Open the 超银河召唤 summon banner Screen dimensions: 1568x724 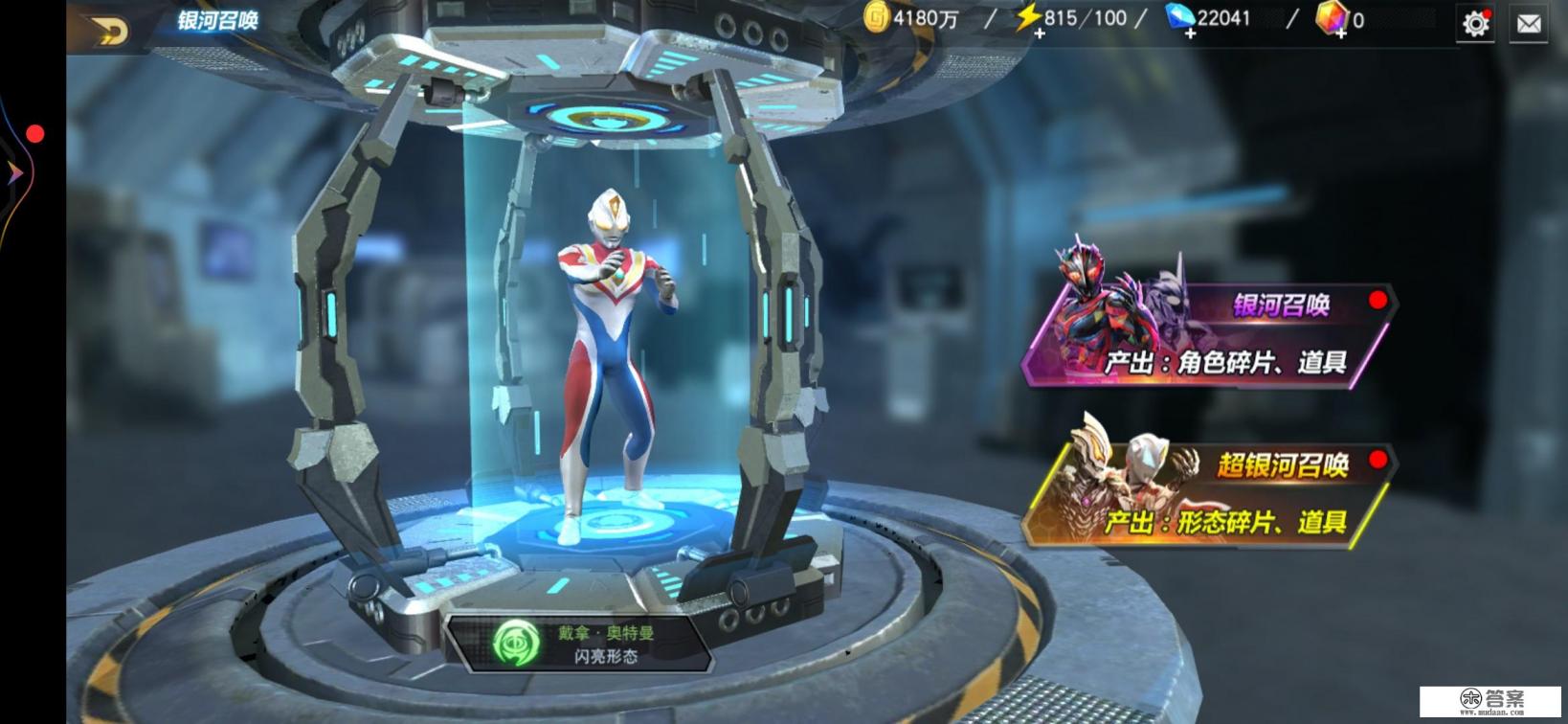point(1208,494)
